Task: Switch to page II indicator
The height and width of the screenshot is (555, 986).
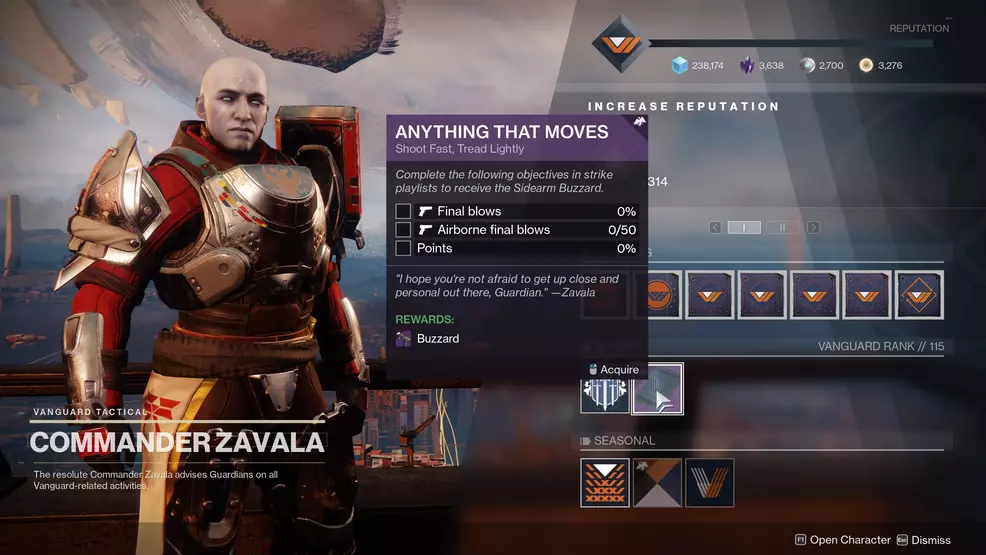Action: point(783,228)
